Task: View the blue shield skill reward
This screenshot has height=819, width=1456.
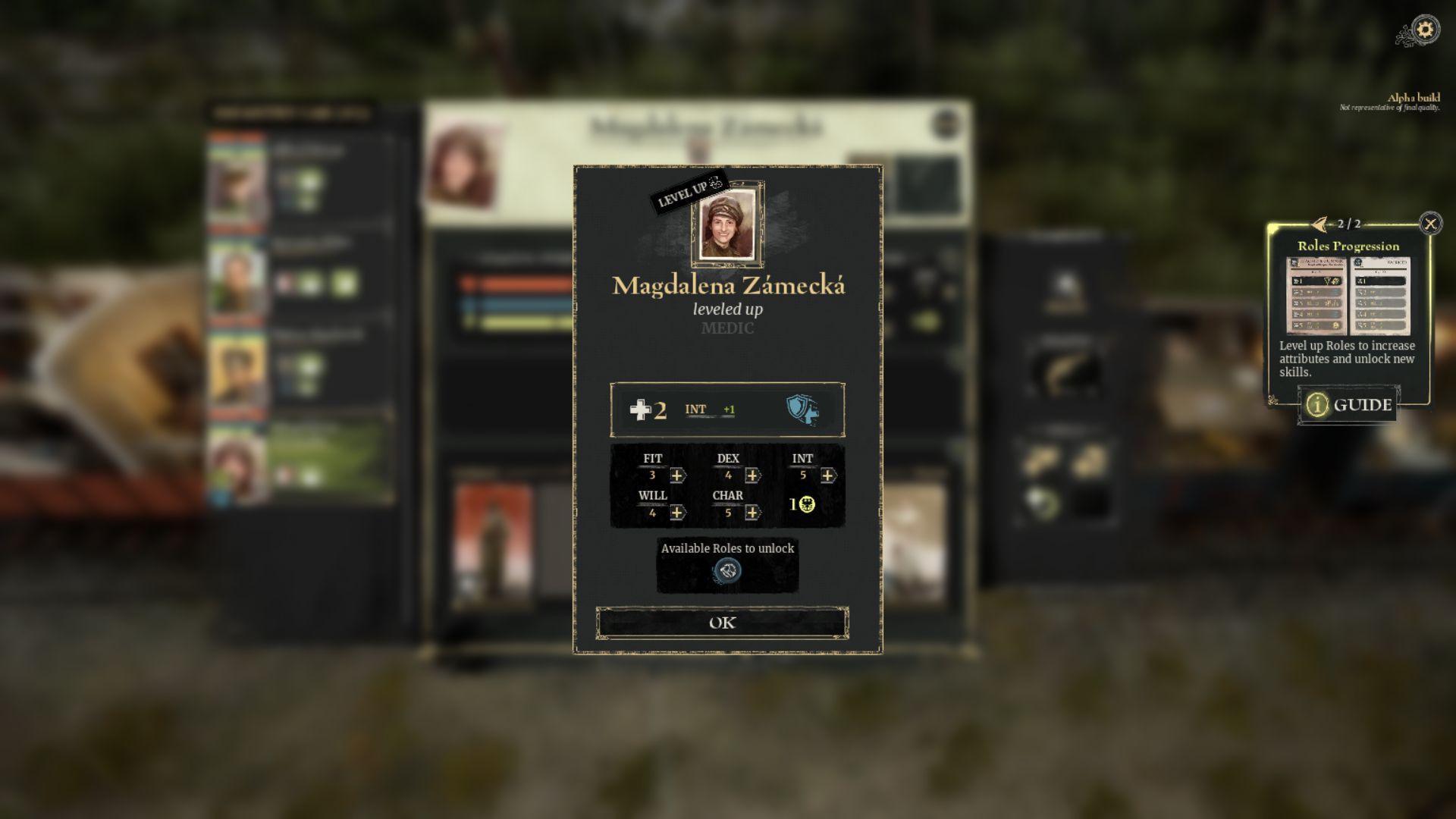Action: 802,409
